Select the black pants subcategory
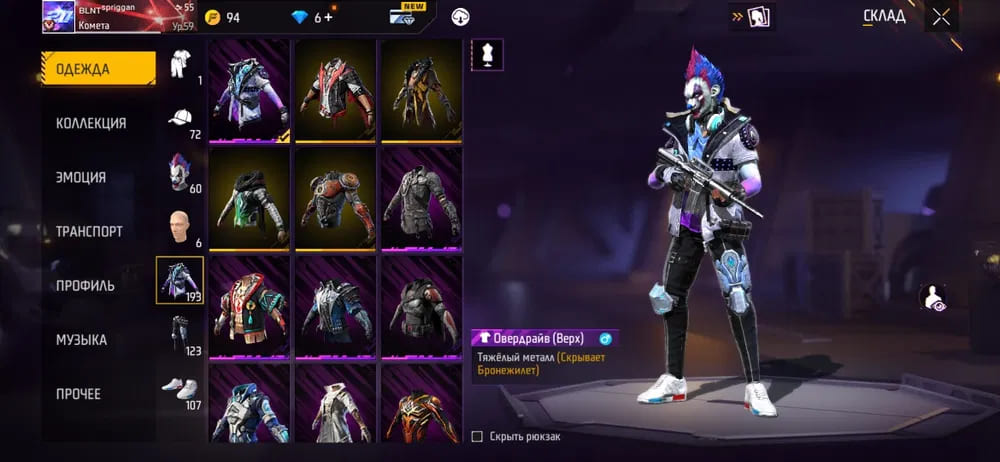 pos(180,334)
